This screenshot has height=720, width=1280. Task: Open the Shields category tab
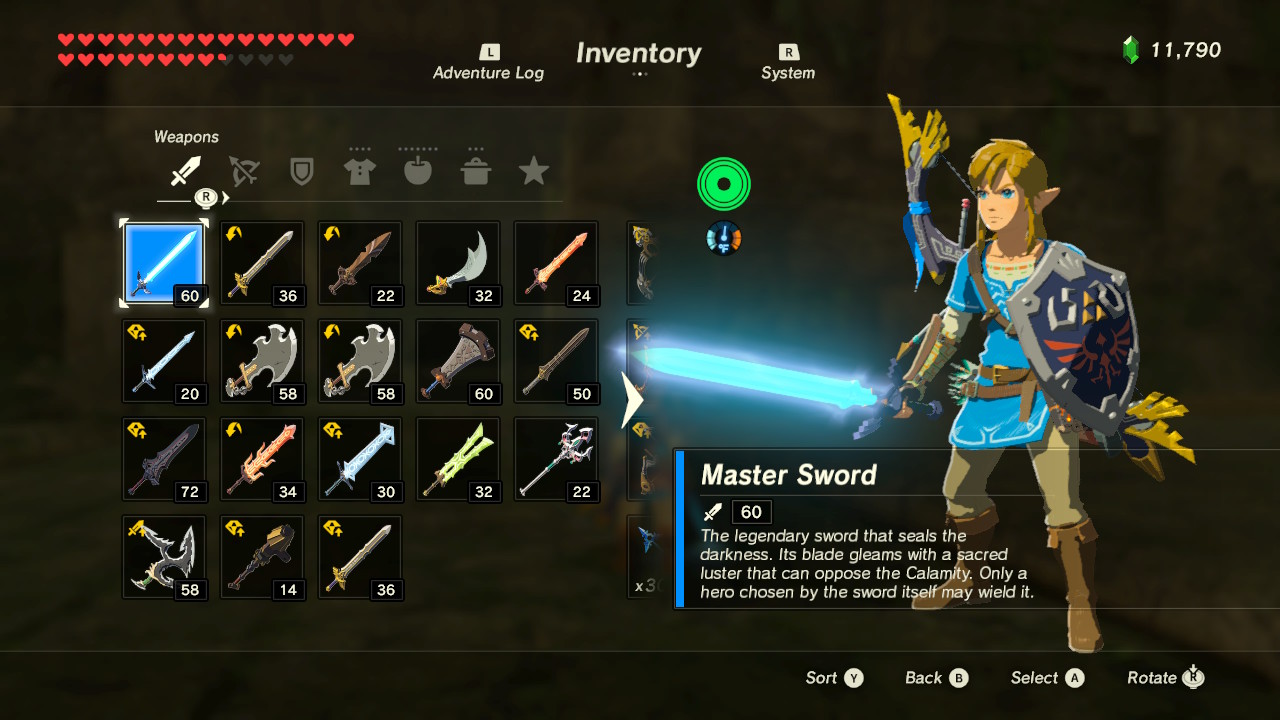(x=301, y=172)
